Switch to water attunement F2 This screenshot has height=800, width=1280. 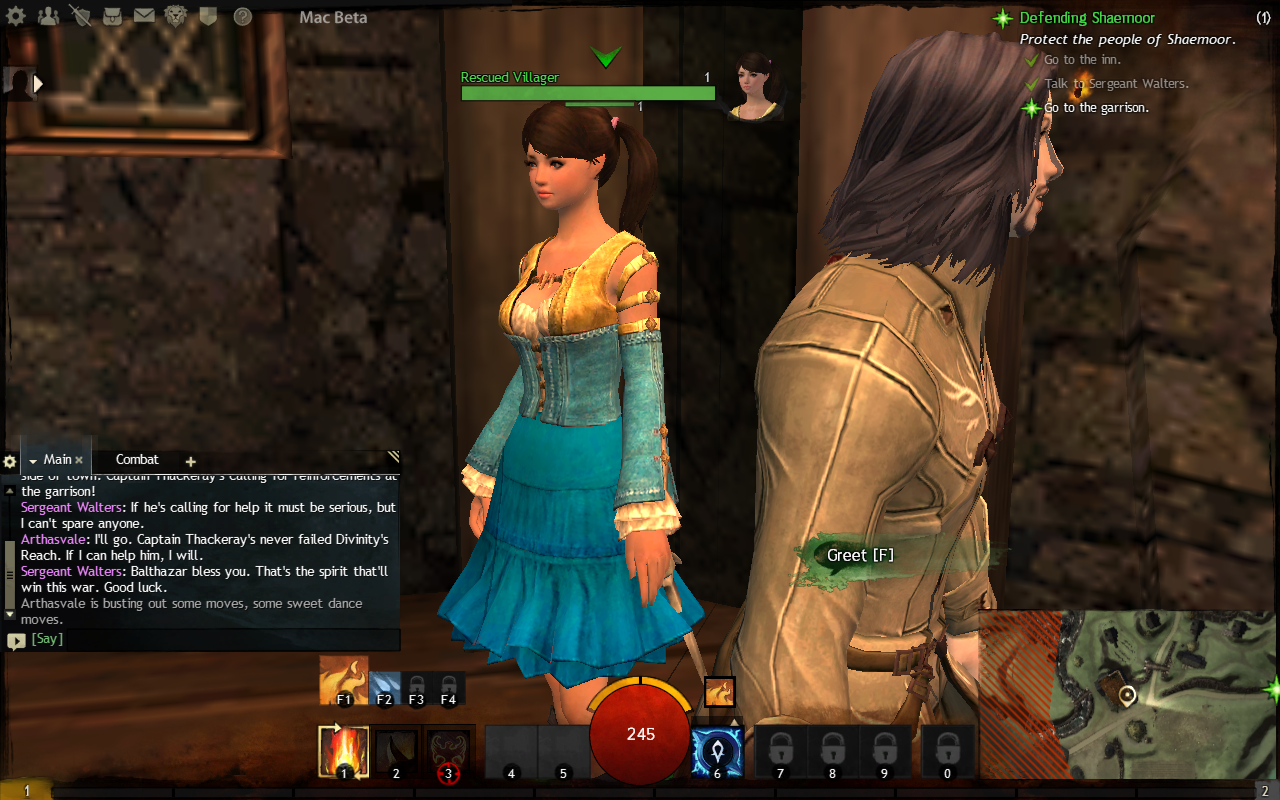coord(385,686)
